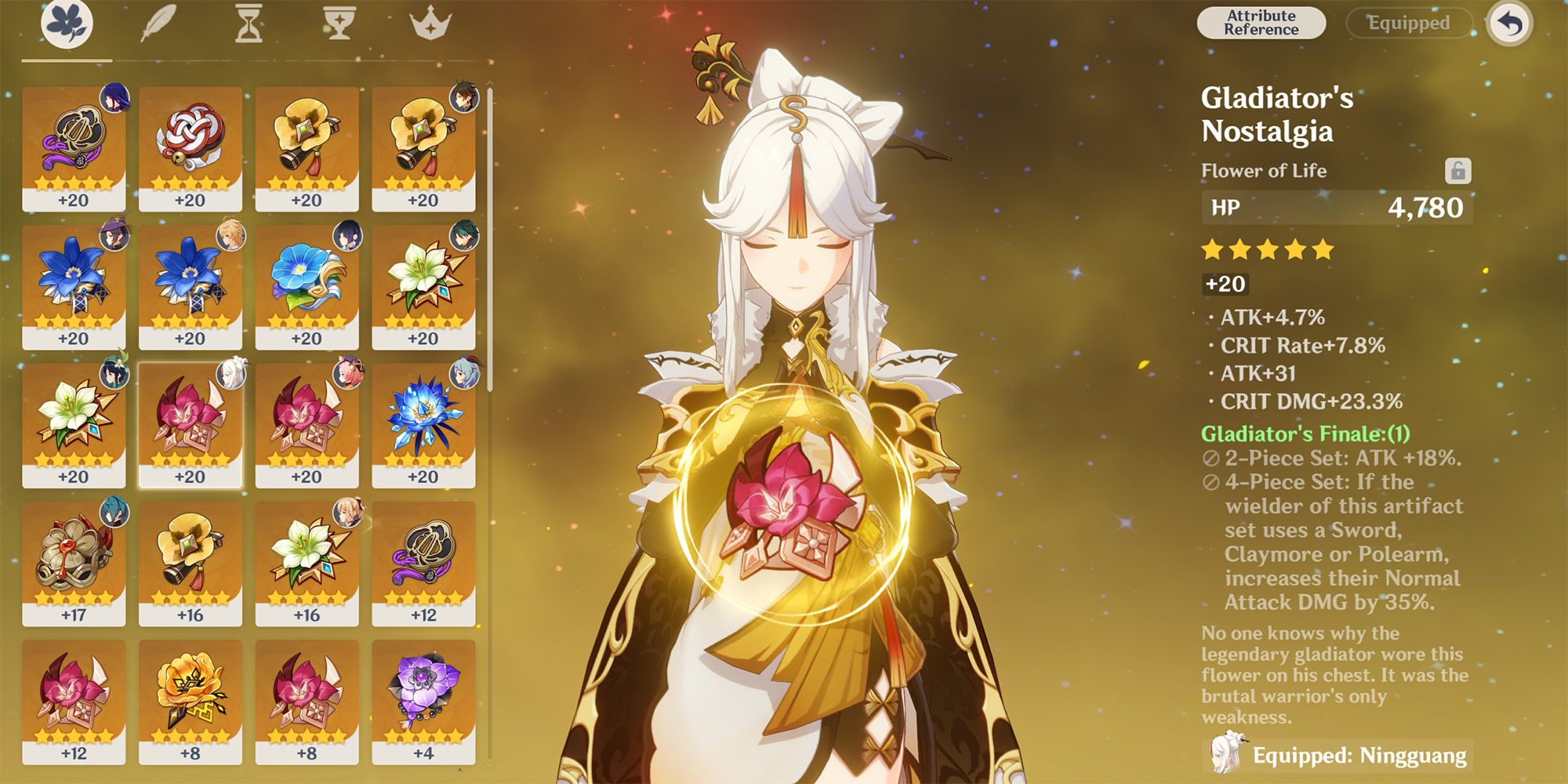Open the Plume of Death artifact category

coord(157,22)
